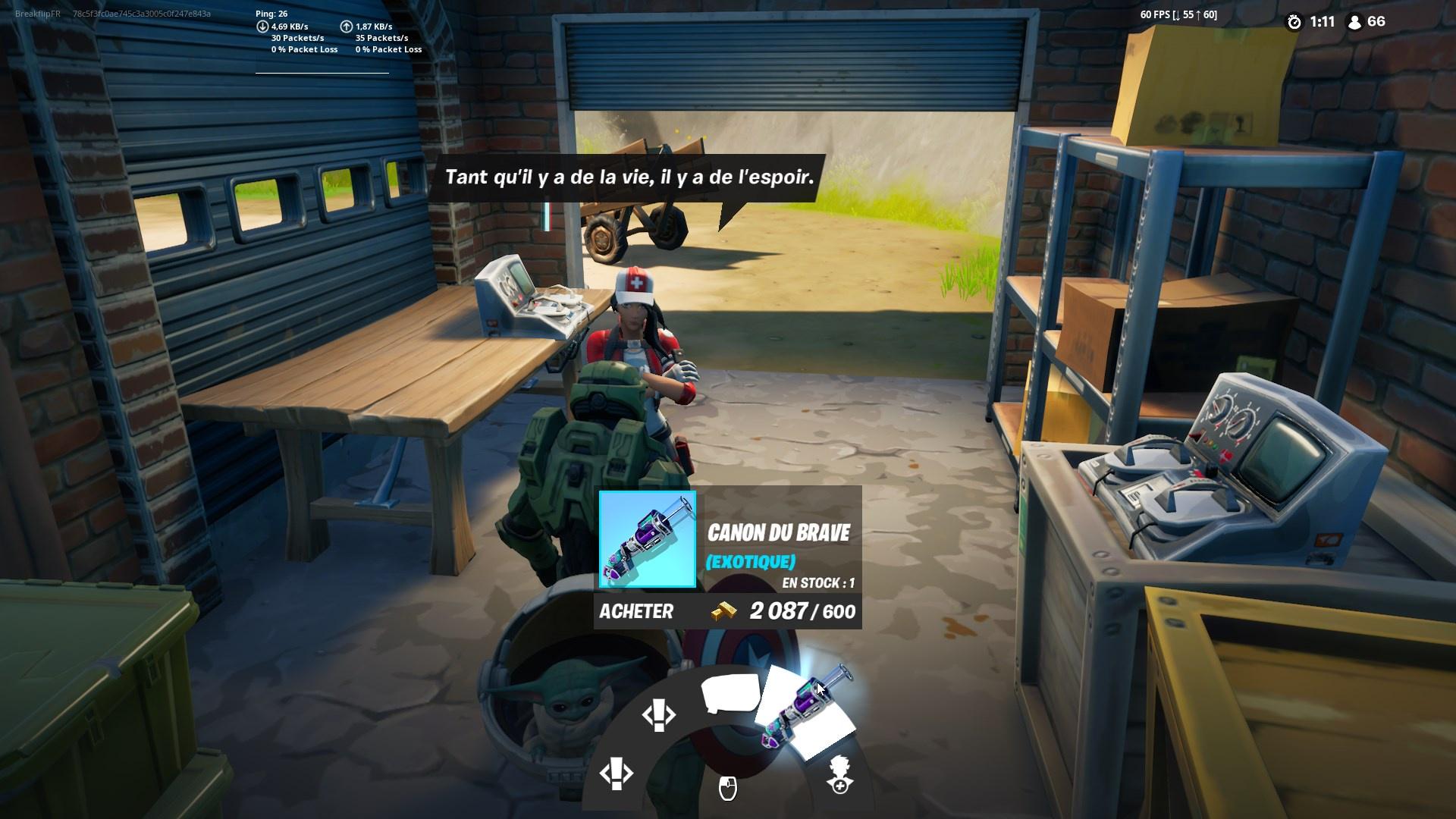Screen dimensions: 1456x819
Task: Click the left exchange-arrows icon on the wheel
Action: click(x=618, y=775)
